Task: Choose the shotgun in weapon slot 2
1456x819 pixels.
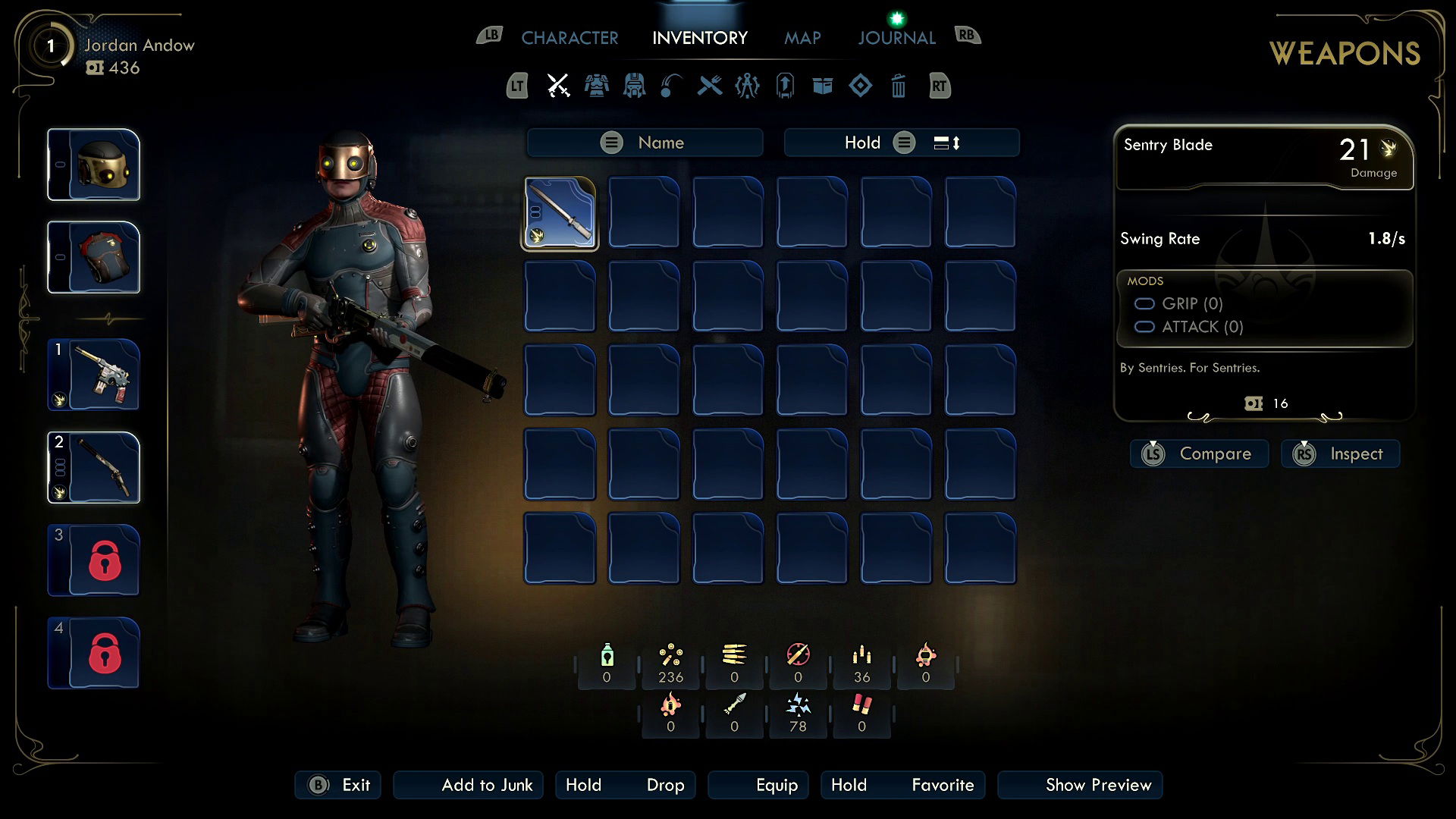Action: [94, 467]
